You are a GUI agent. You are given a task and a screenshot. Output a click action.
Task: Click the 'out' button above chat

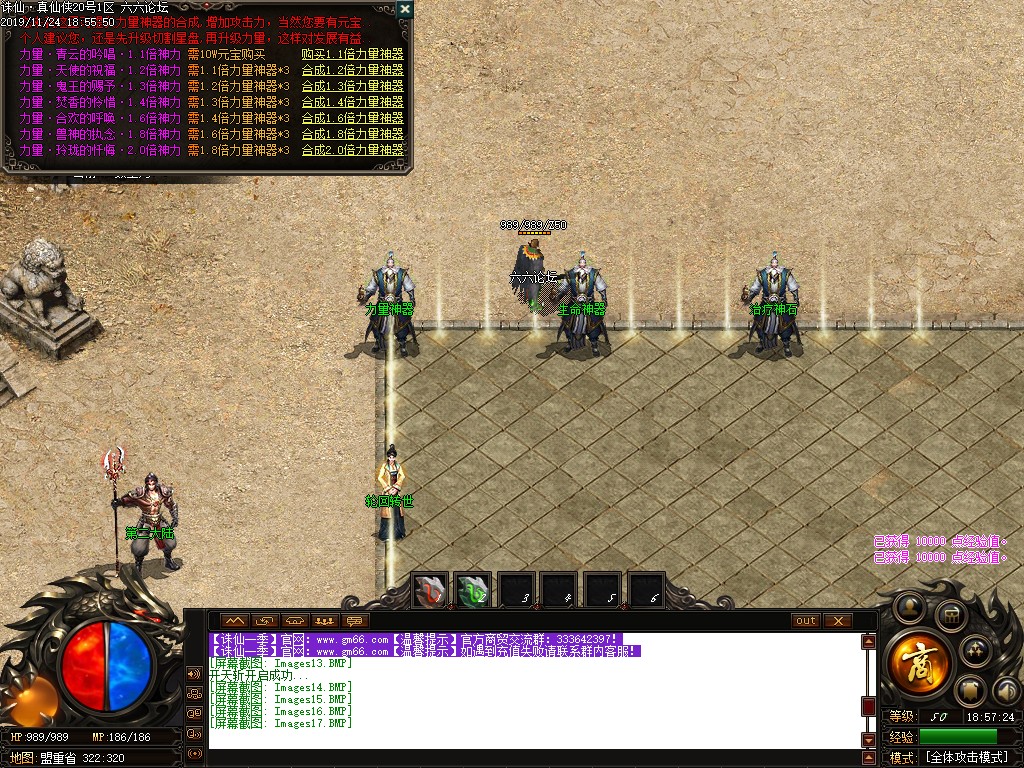(x=806, y=621)
